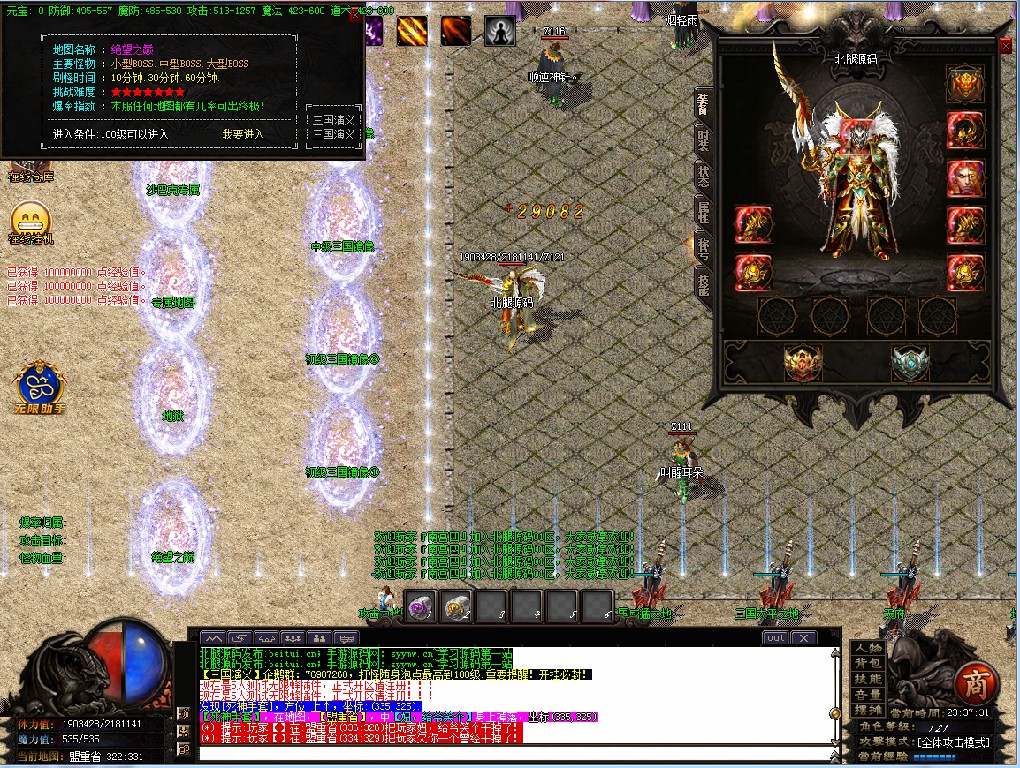Use the purple orb hotbar item
This screenshot has width=1020, height=768.
(x=420, y=606)
